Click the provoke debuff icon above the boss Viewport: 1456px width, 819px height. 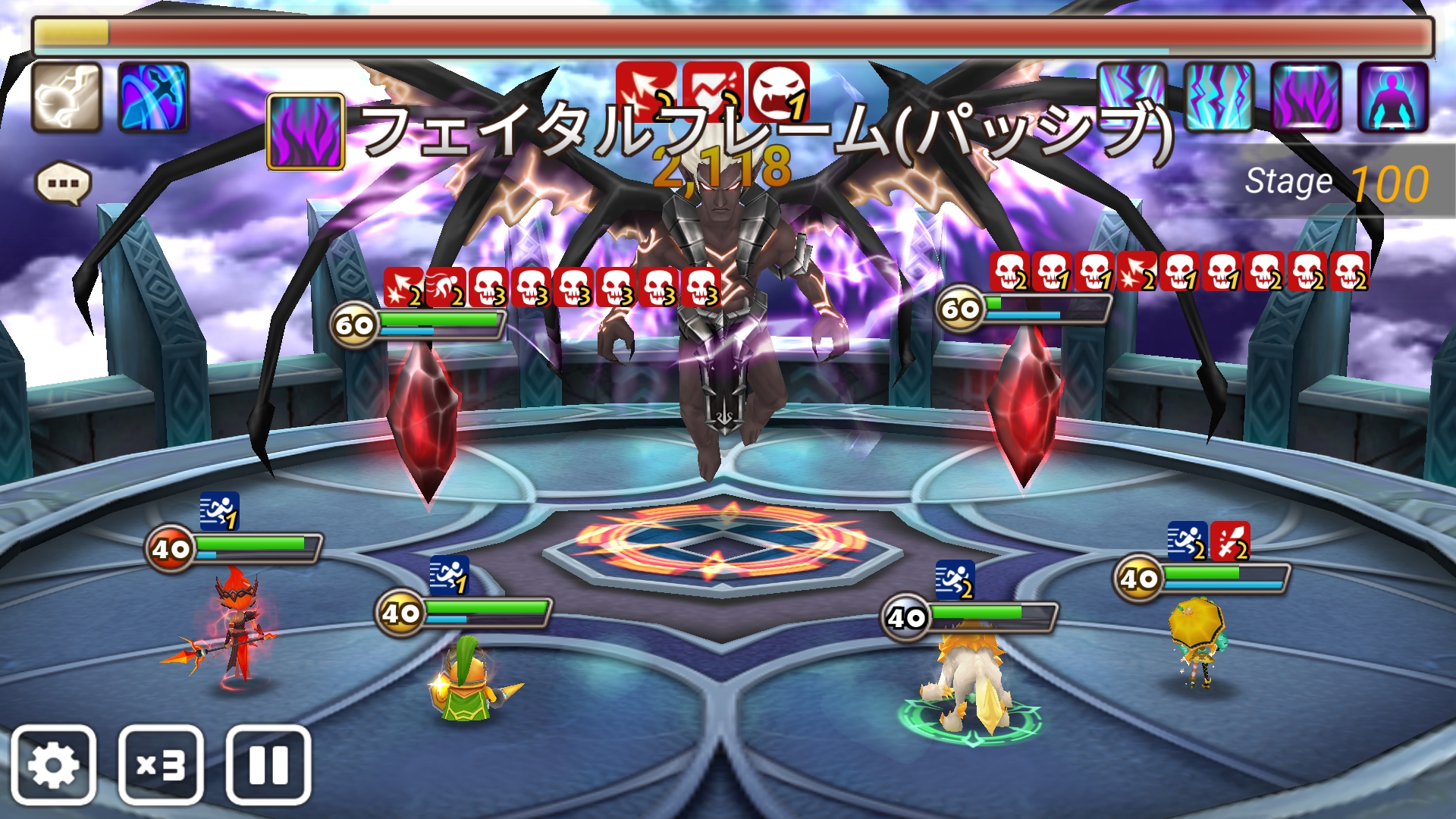(778, 89)
